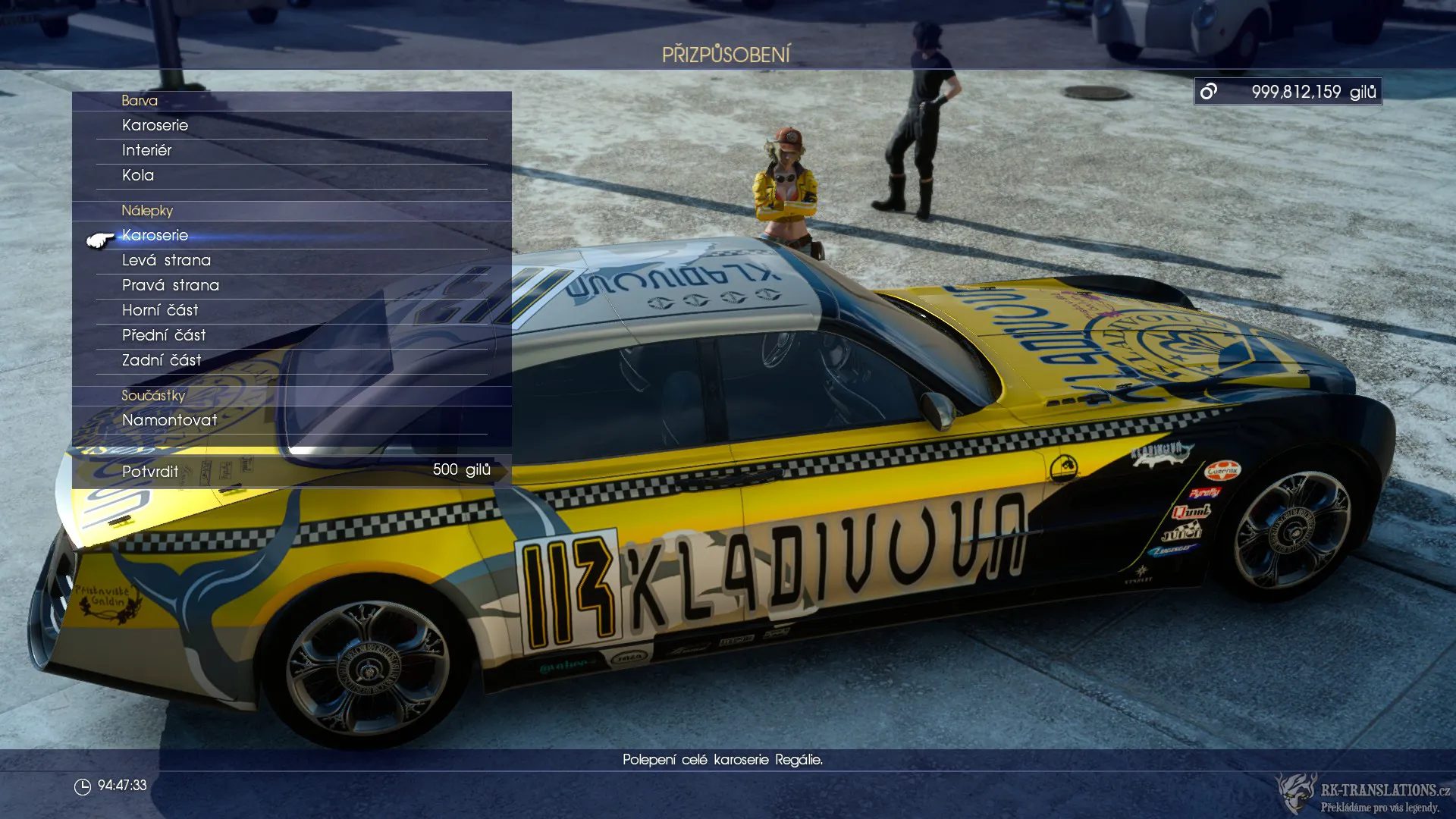Choose the "Levá strana" decal option
The image size is (1456, 819).
click(167, 260)
